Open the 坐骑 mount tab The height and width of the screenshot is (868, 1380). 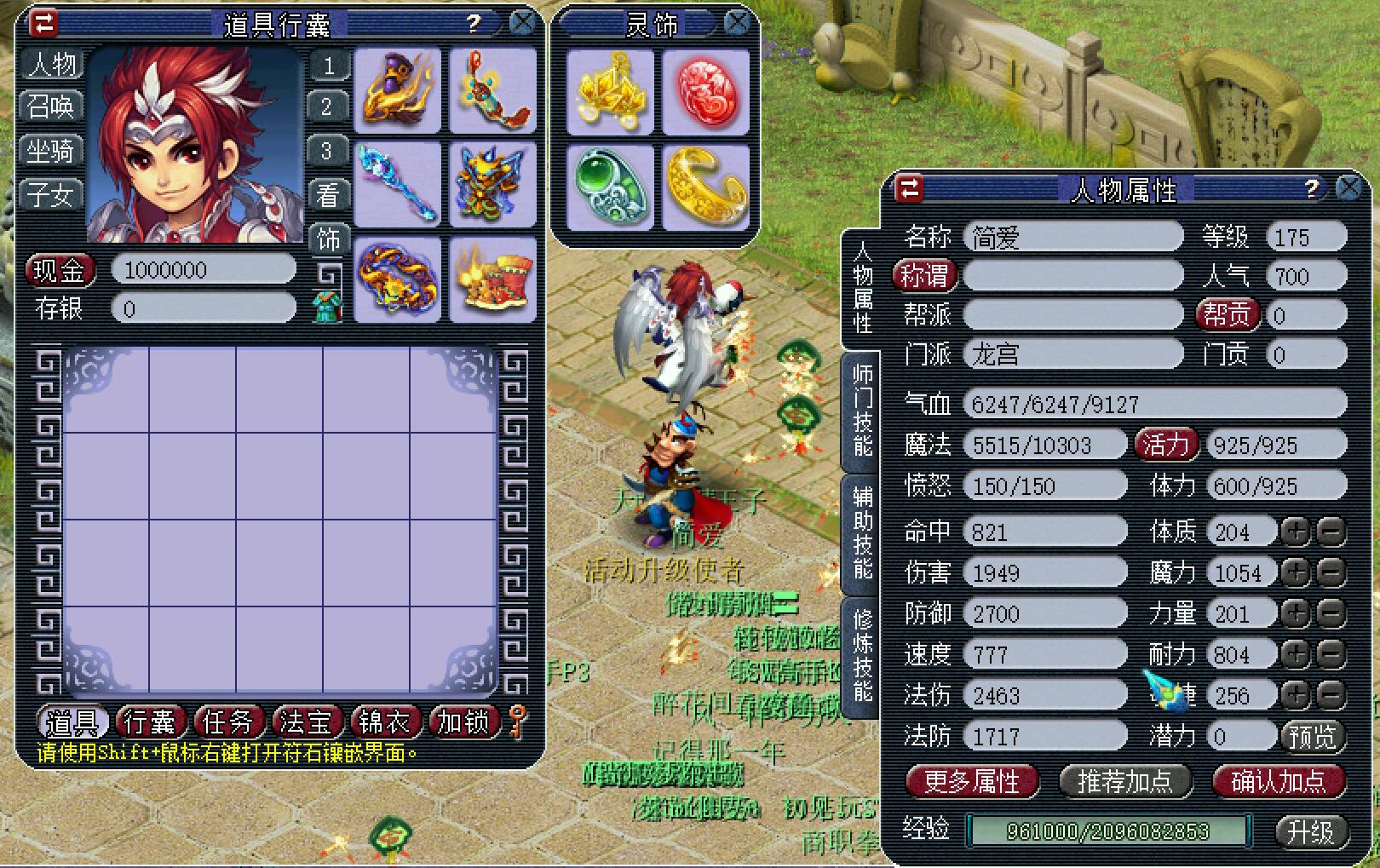pyautogui.click(x=51, y=151)
